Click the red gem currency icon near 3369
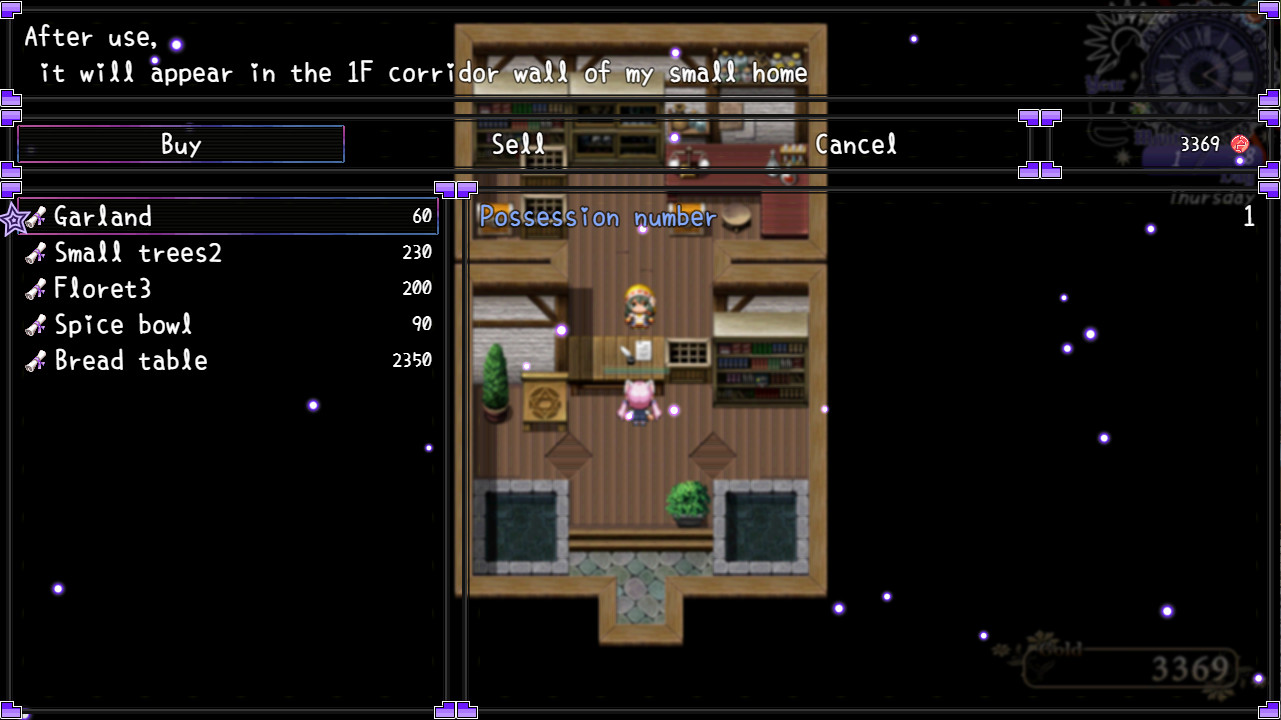Viewport: 1281px width, 720px height. click(x=1239, y=143)
